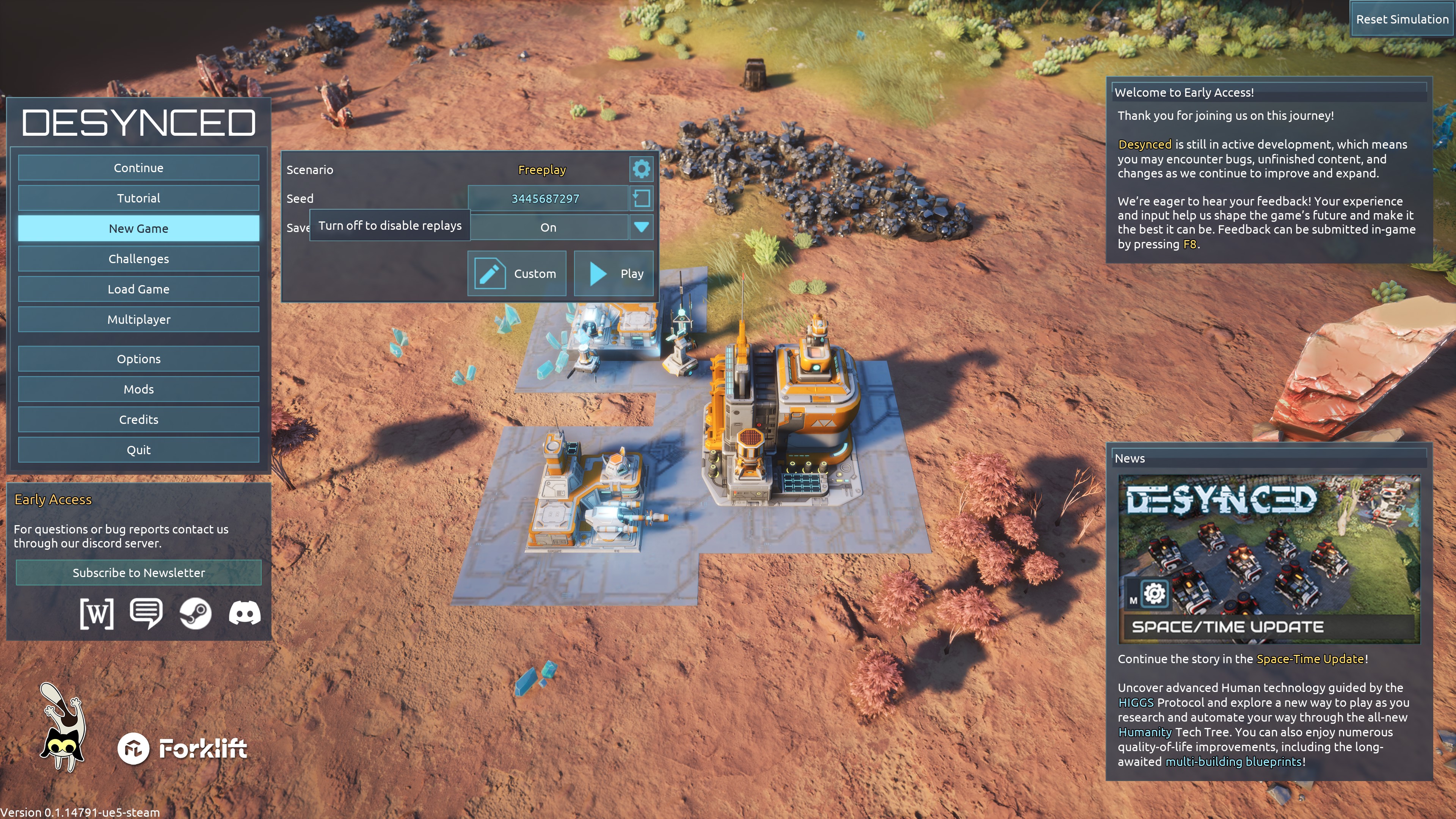Select the New Game menu entry
This screenshot has width=1456, height=819.
(138, 228)
